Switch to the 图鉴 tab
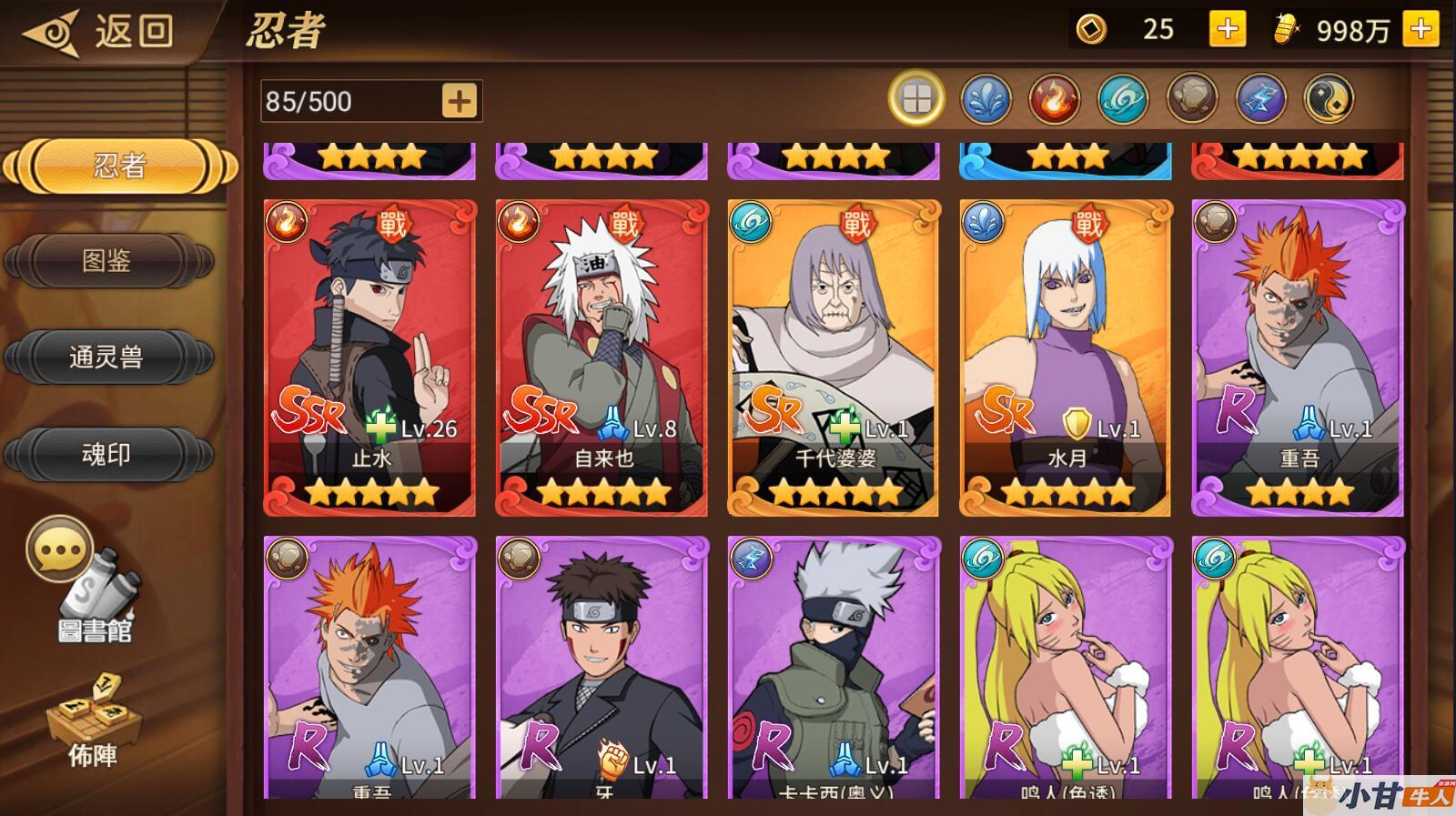This screenshot has height=816, width=1456. pyautogui.click(x=108, y=261)
